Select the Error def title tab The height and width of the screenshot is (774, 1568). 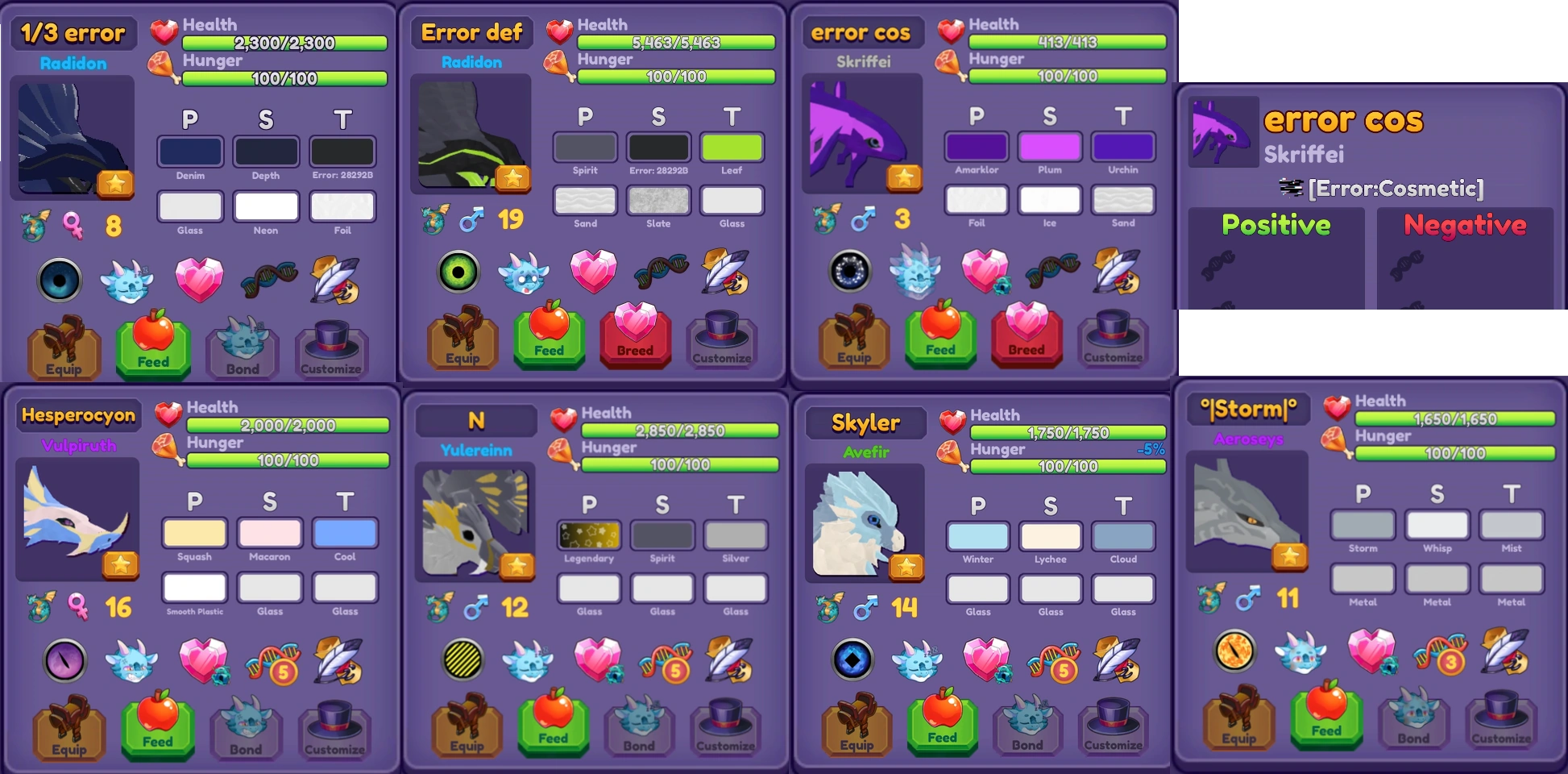[472, 33]
